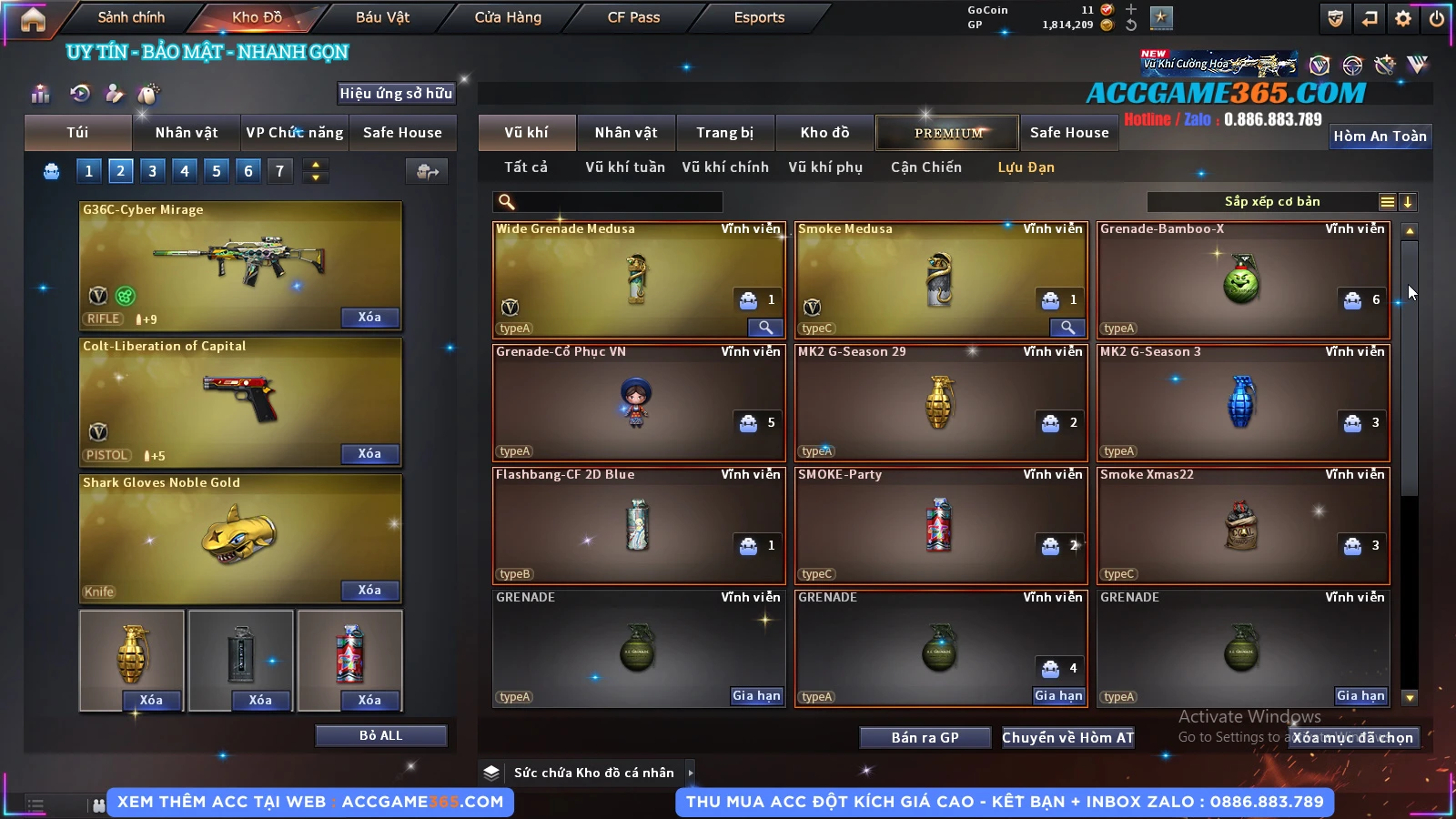The width and height of the screenshot is (1456, 819).
Task: Open settings with the gear icon
Action: pyautogui.click(x=1403, y=18)
